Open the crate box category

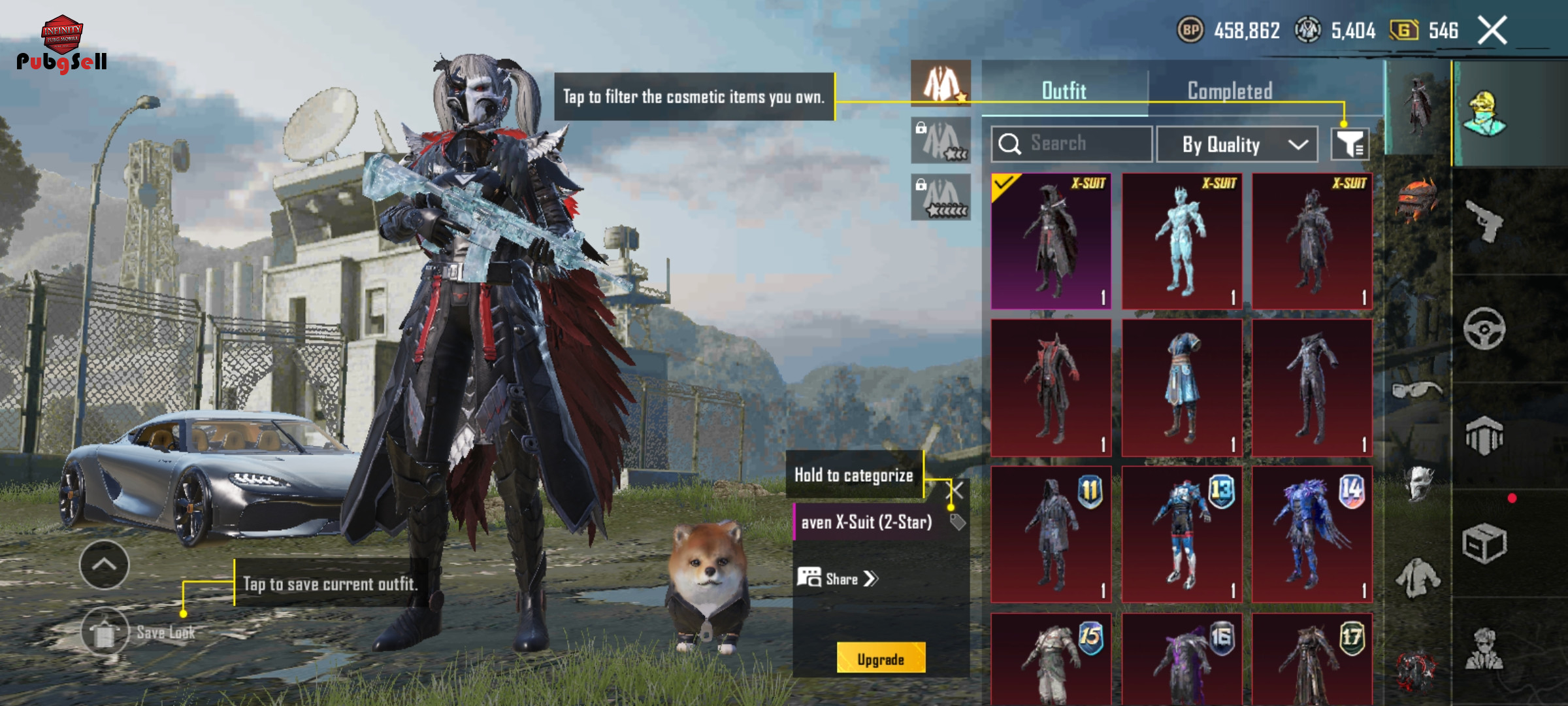coord(1484,543)
